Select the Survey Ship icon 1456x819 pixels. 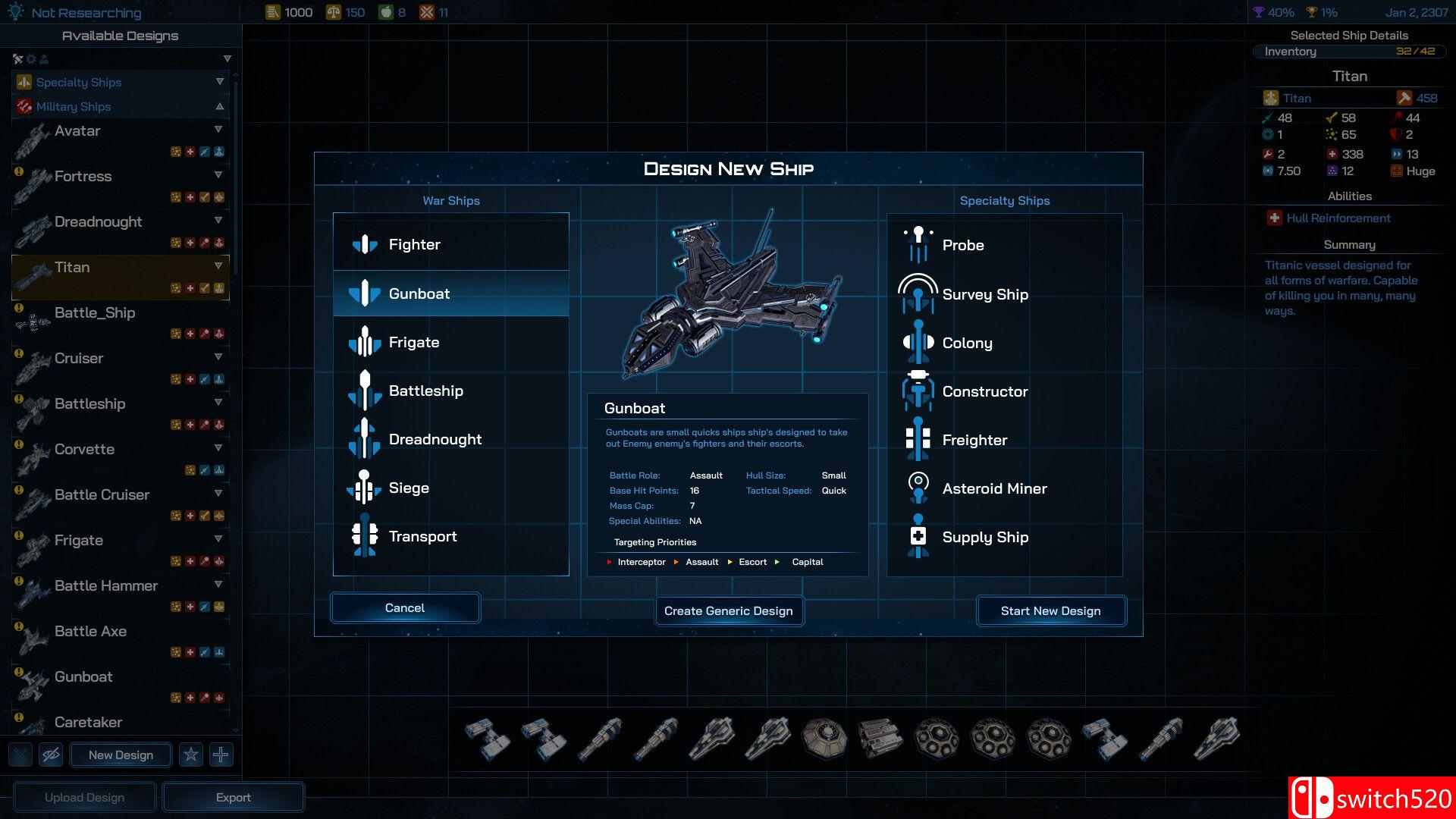(918, 293)
